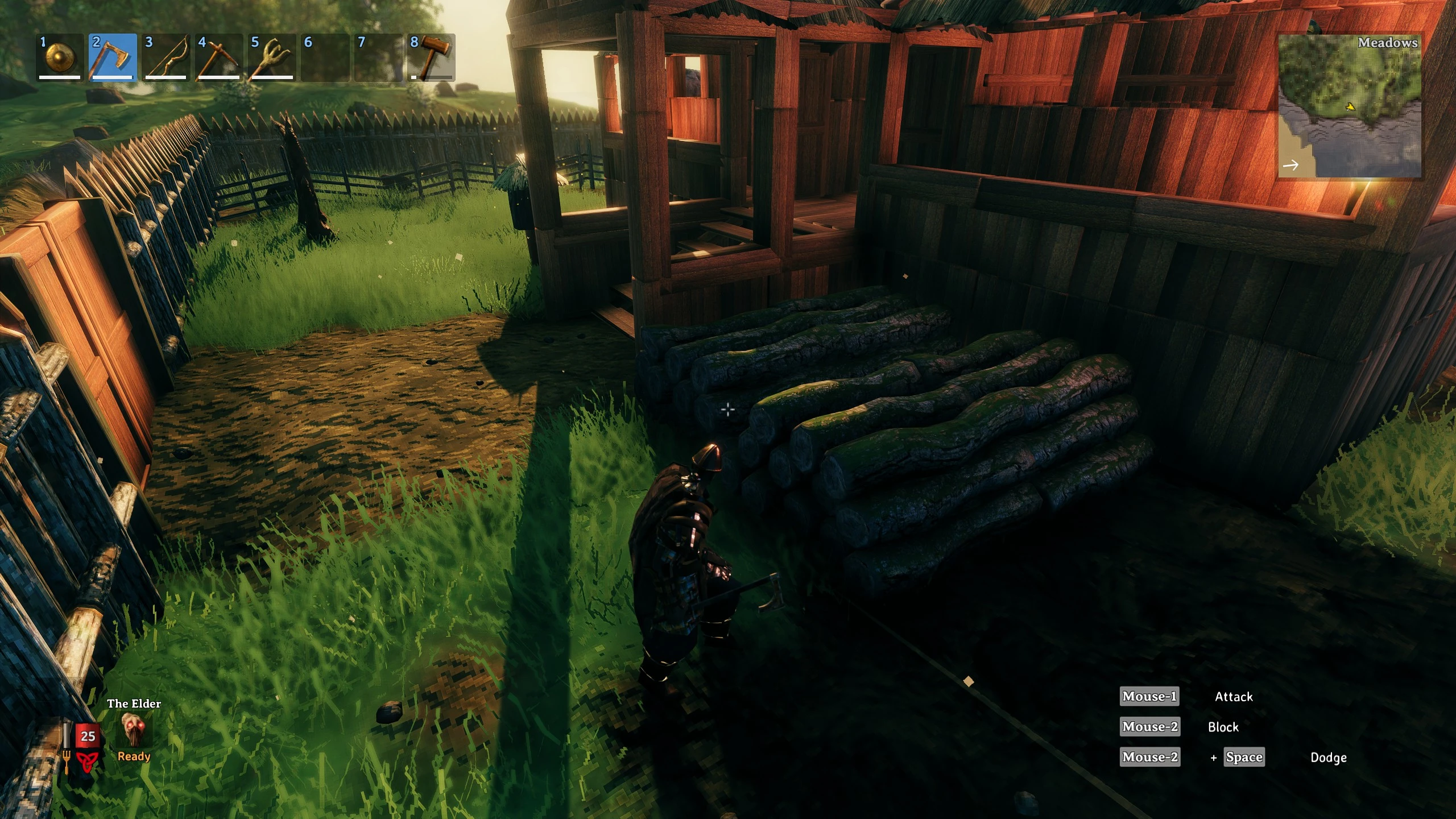The width and height of the screenshot is (1456, 819).
Task: Select the round shield in hotbar slot 1
Action: [x=59, y=57]
